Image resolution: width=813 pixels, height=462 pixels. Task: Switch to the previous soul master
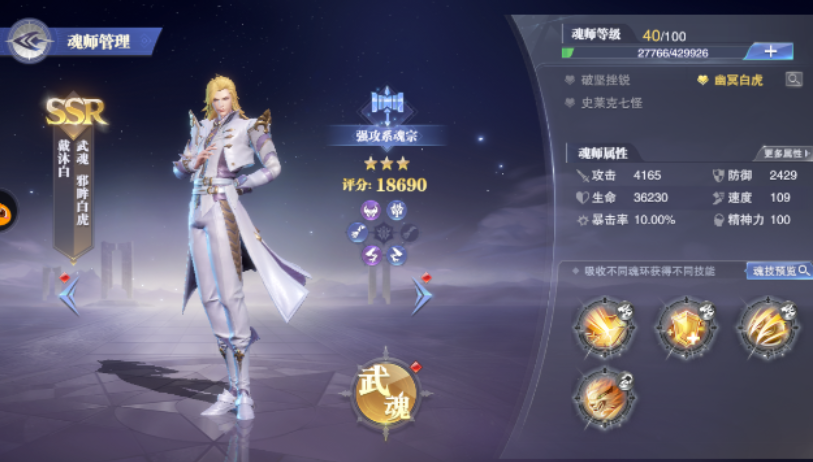point(69,294)
